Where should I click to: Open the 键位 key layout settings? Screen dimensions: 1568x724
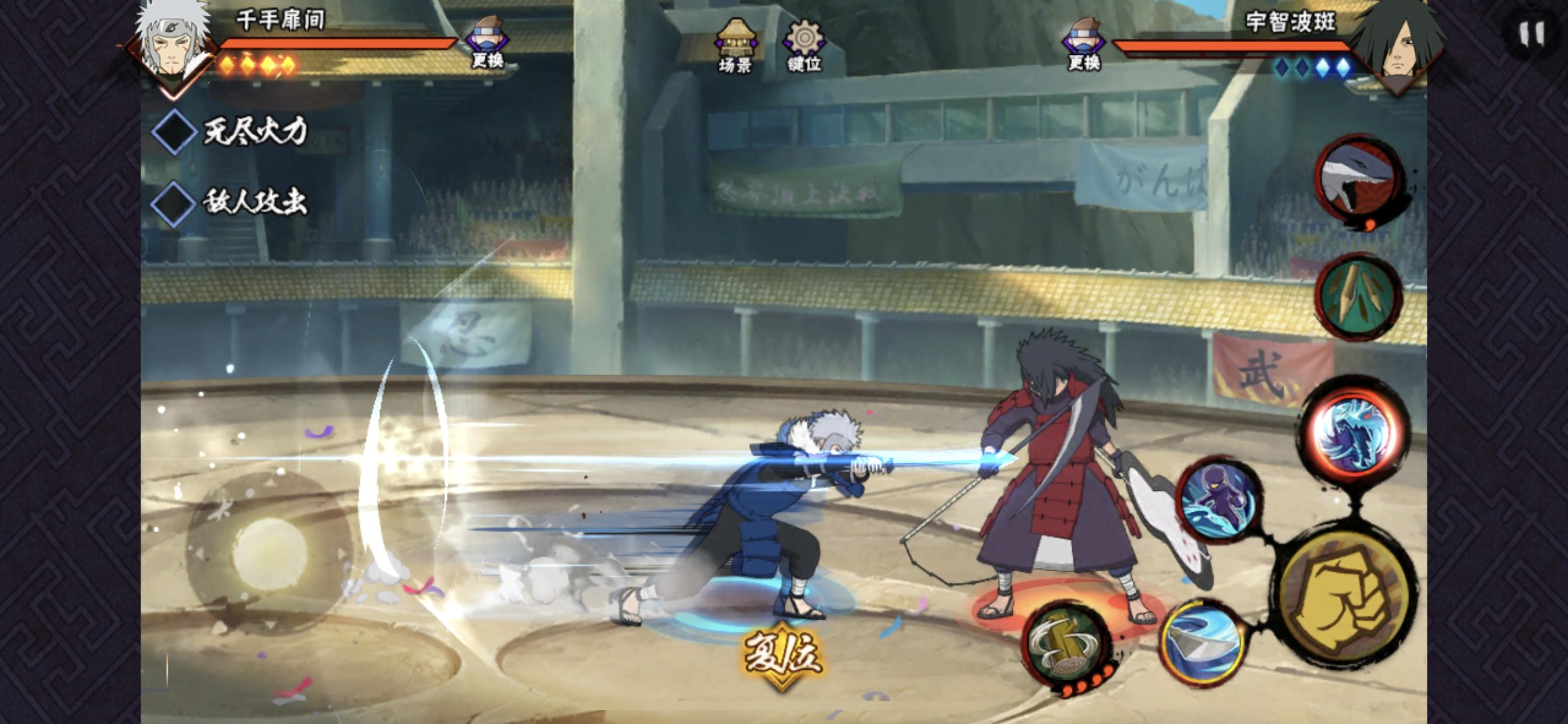(804, 45)
